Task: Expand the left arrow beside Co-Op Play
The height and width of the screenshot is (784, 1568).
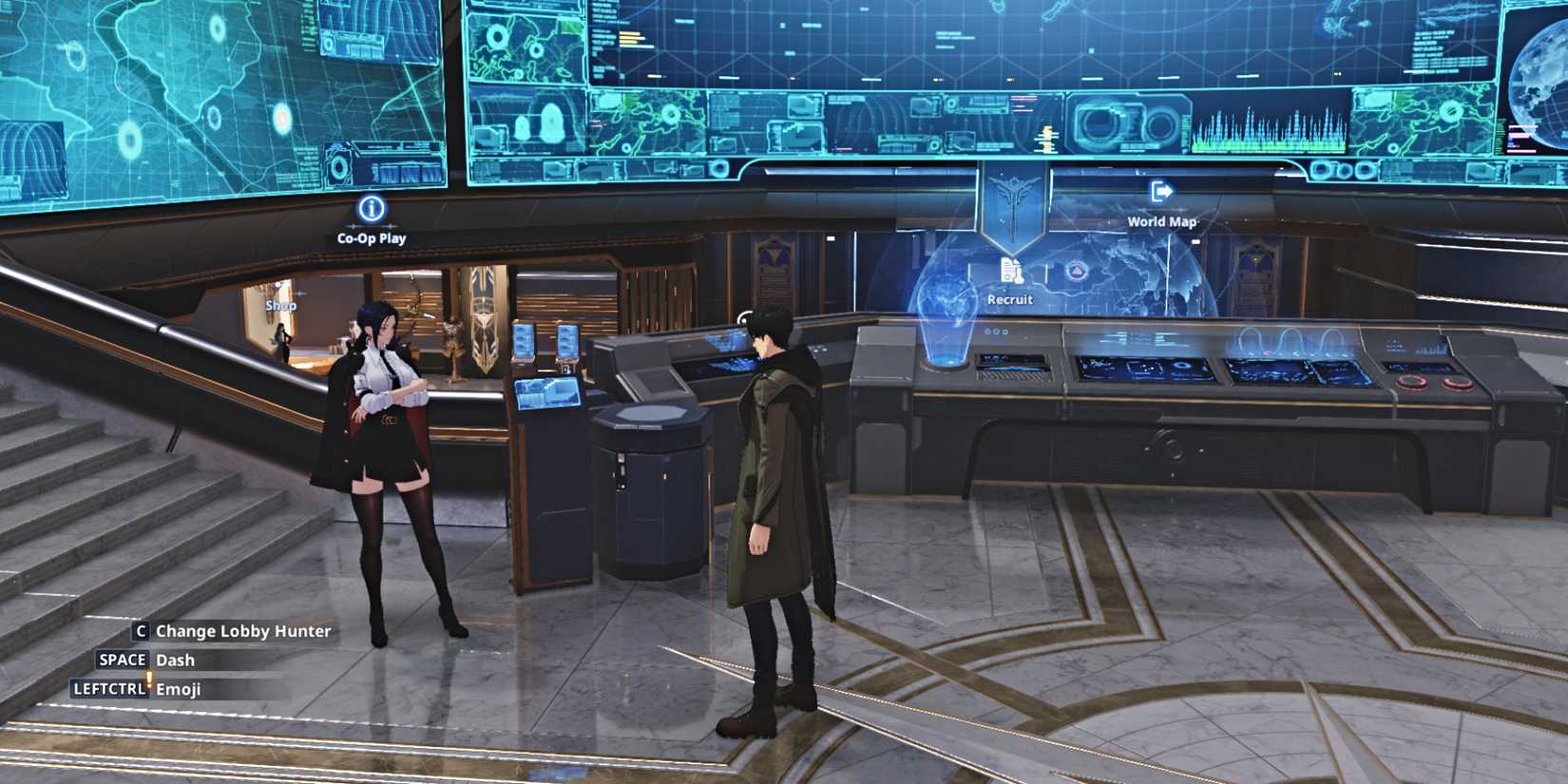Action: tap(354, 226)
